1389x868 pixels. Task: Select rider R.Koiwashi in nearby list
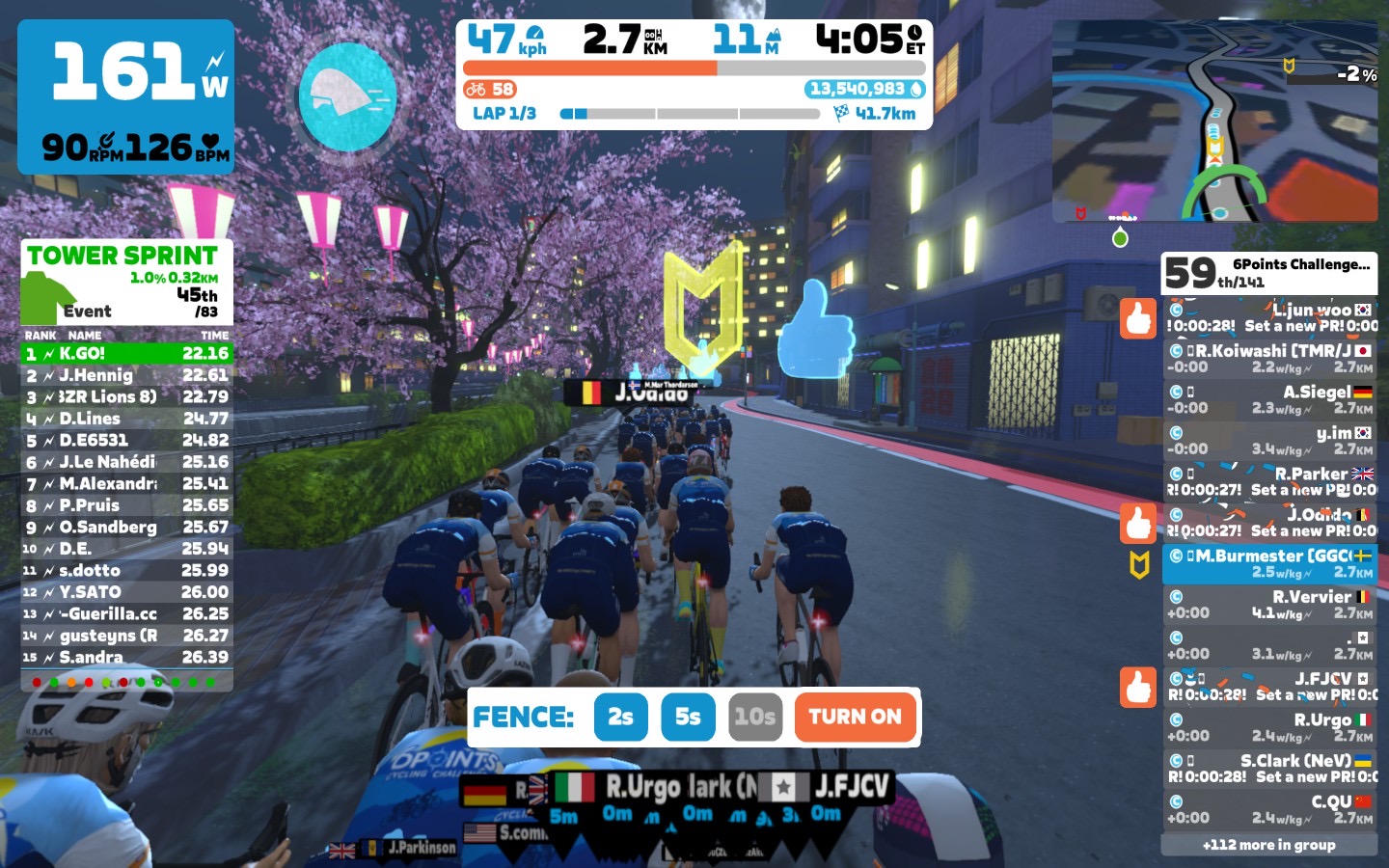[1269, 359]
